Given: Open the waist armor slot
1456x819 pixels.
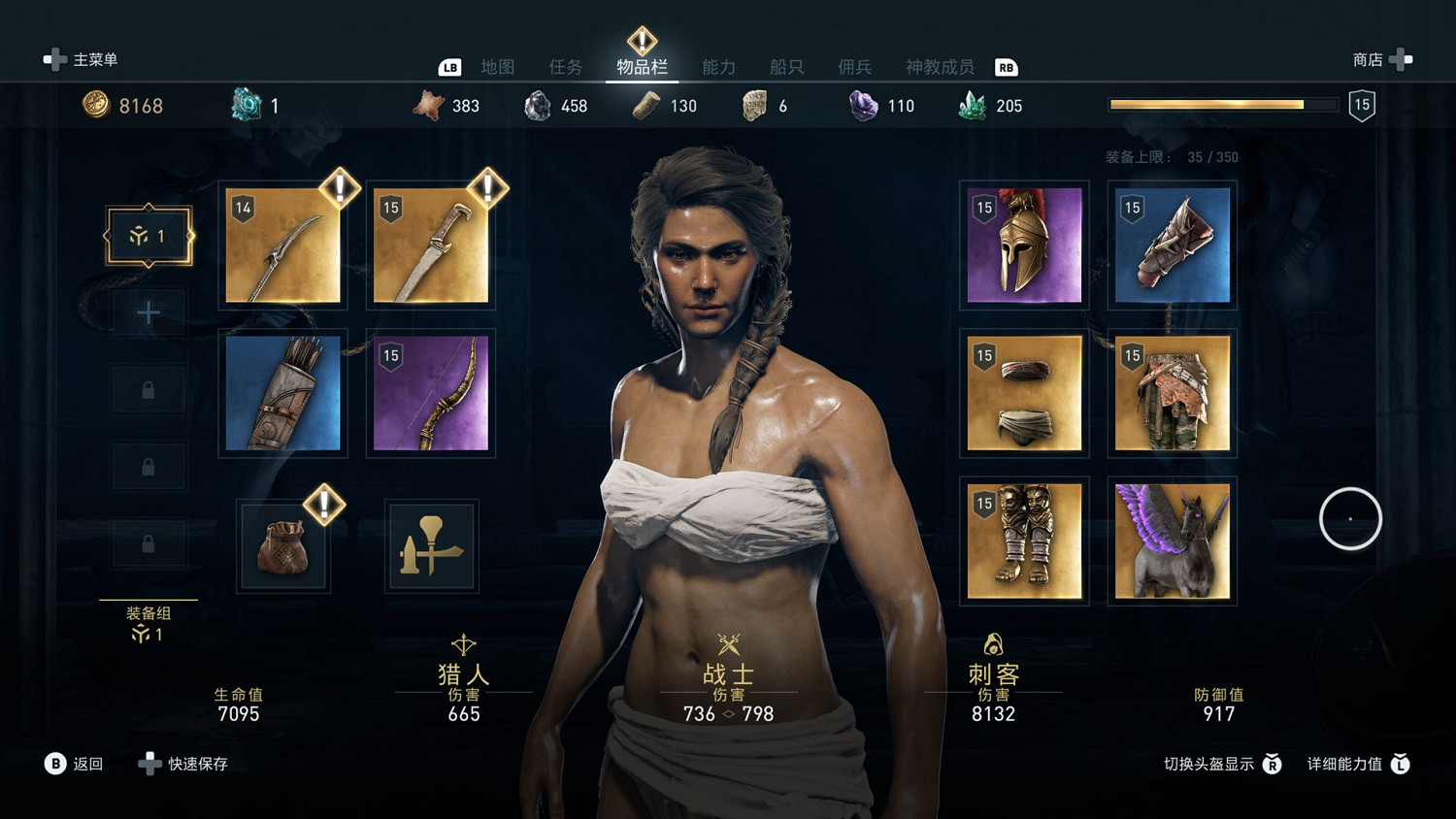Looking at the screenshot, I should [1172, 393].
